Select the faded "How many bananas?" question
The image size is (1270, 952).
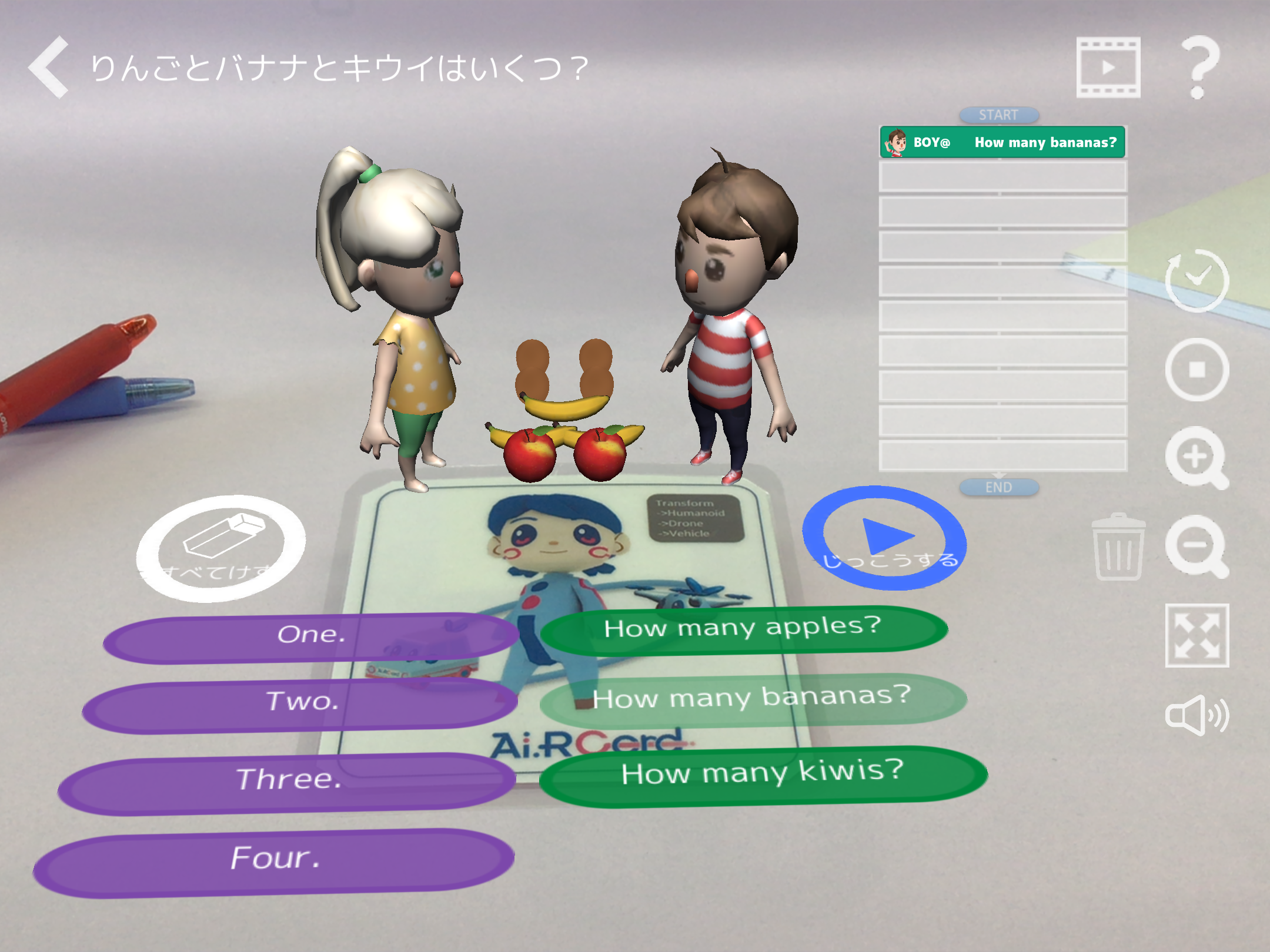tap(753, 698)
